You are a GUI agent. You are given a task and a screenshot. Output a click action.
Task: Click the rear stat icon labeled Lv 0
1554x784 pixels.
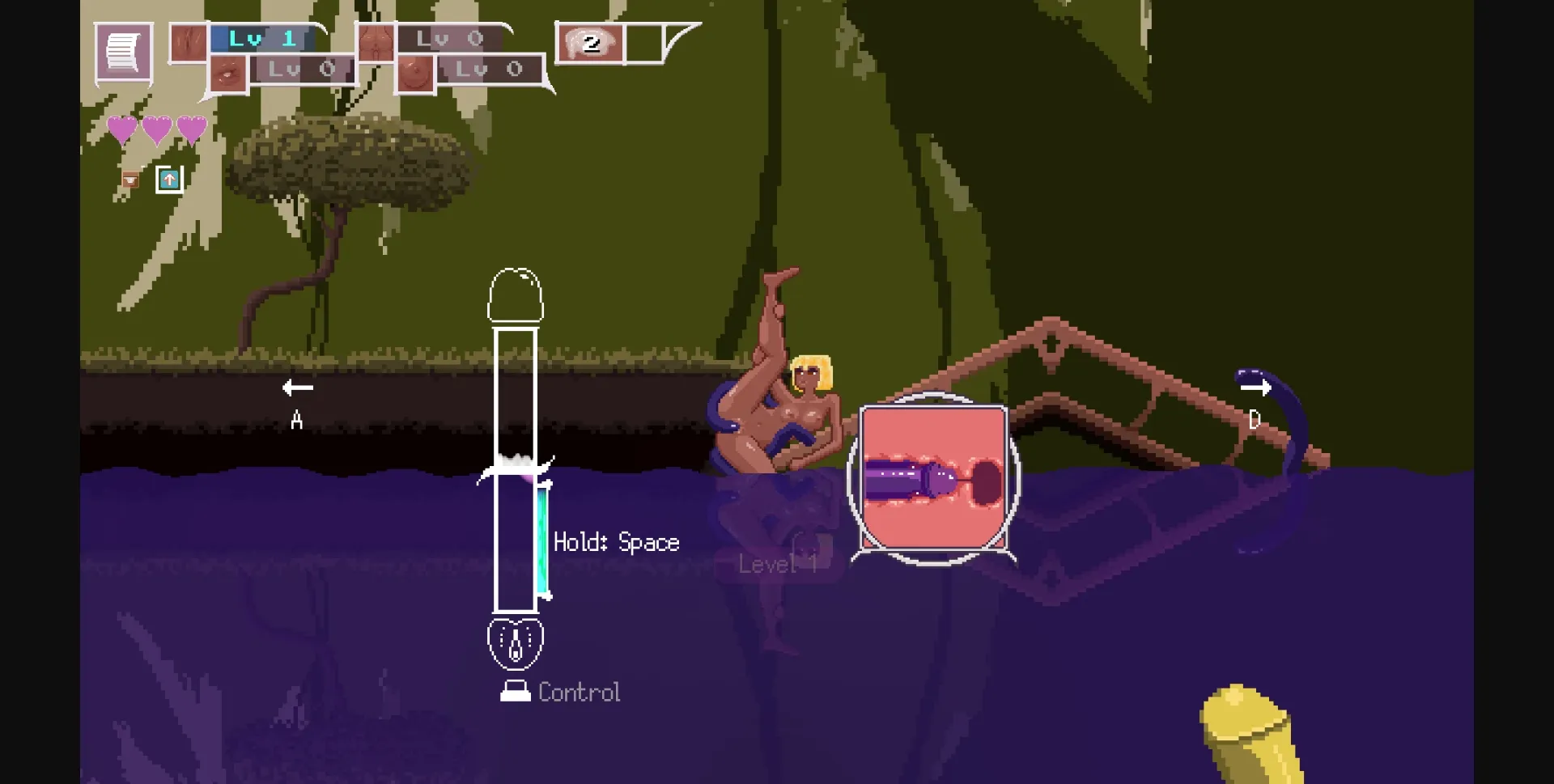point(377,40)
